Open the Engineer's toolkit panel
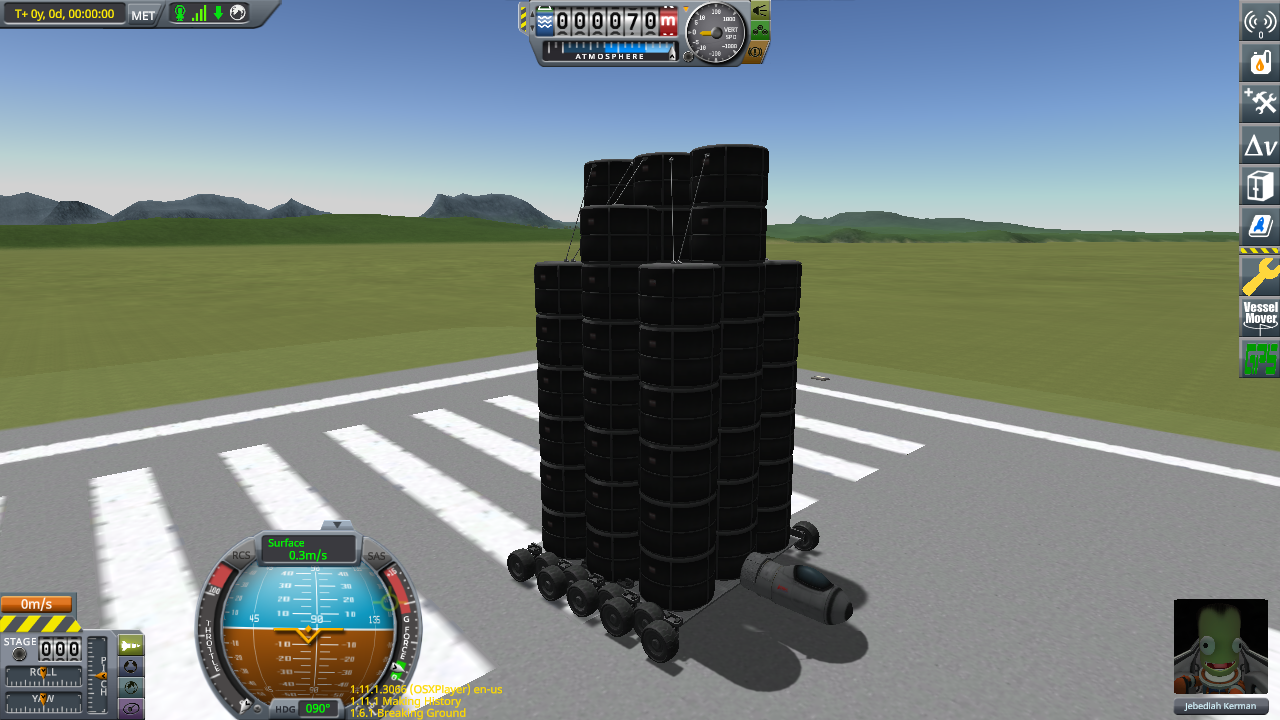The height and width of the screenshot is (720, 1280). click(x=1261, y=101)
